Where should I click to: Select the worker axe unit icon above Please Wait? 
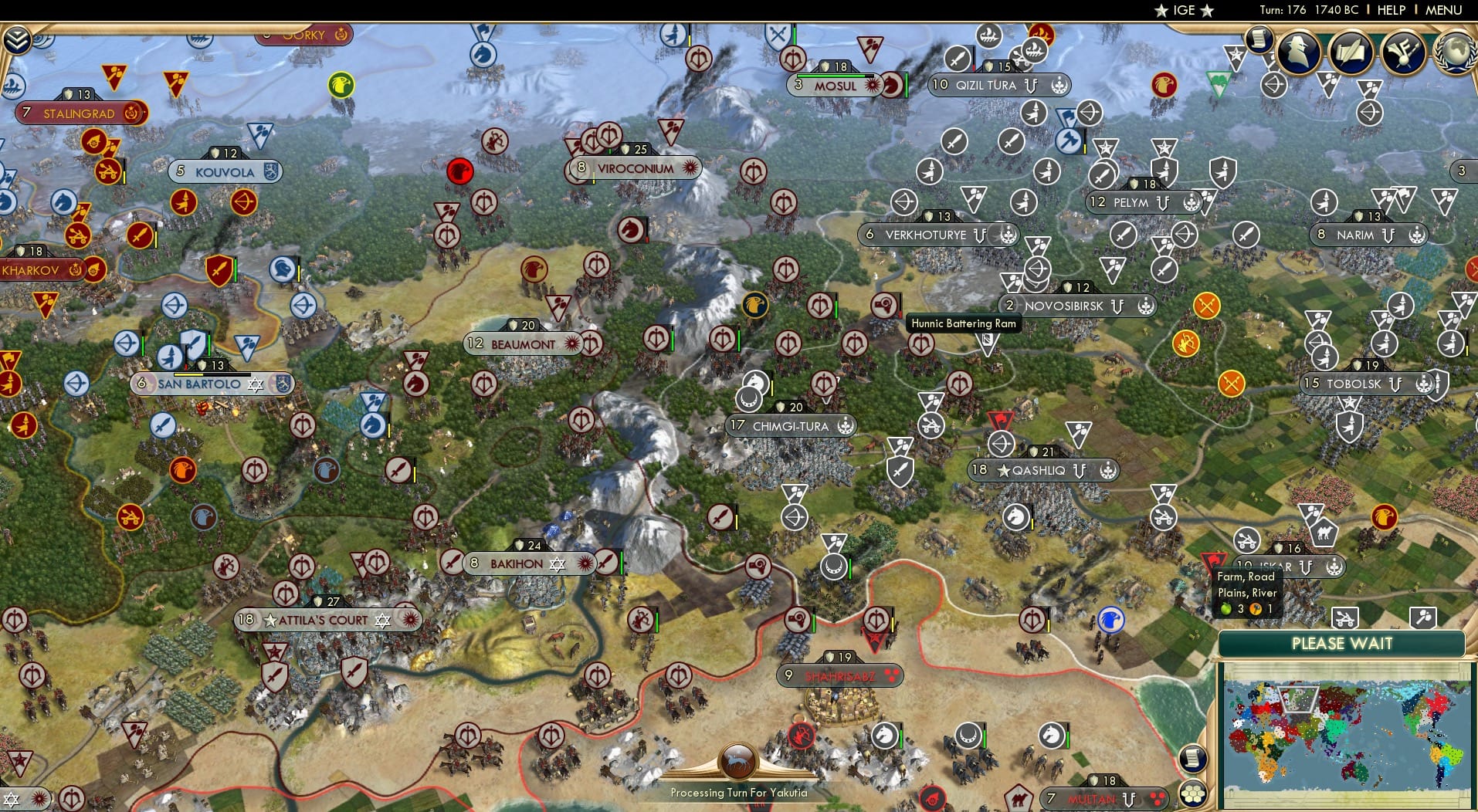click(1423, 617)
